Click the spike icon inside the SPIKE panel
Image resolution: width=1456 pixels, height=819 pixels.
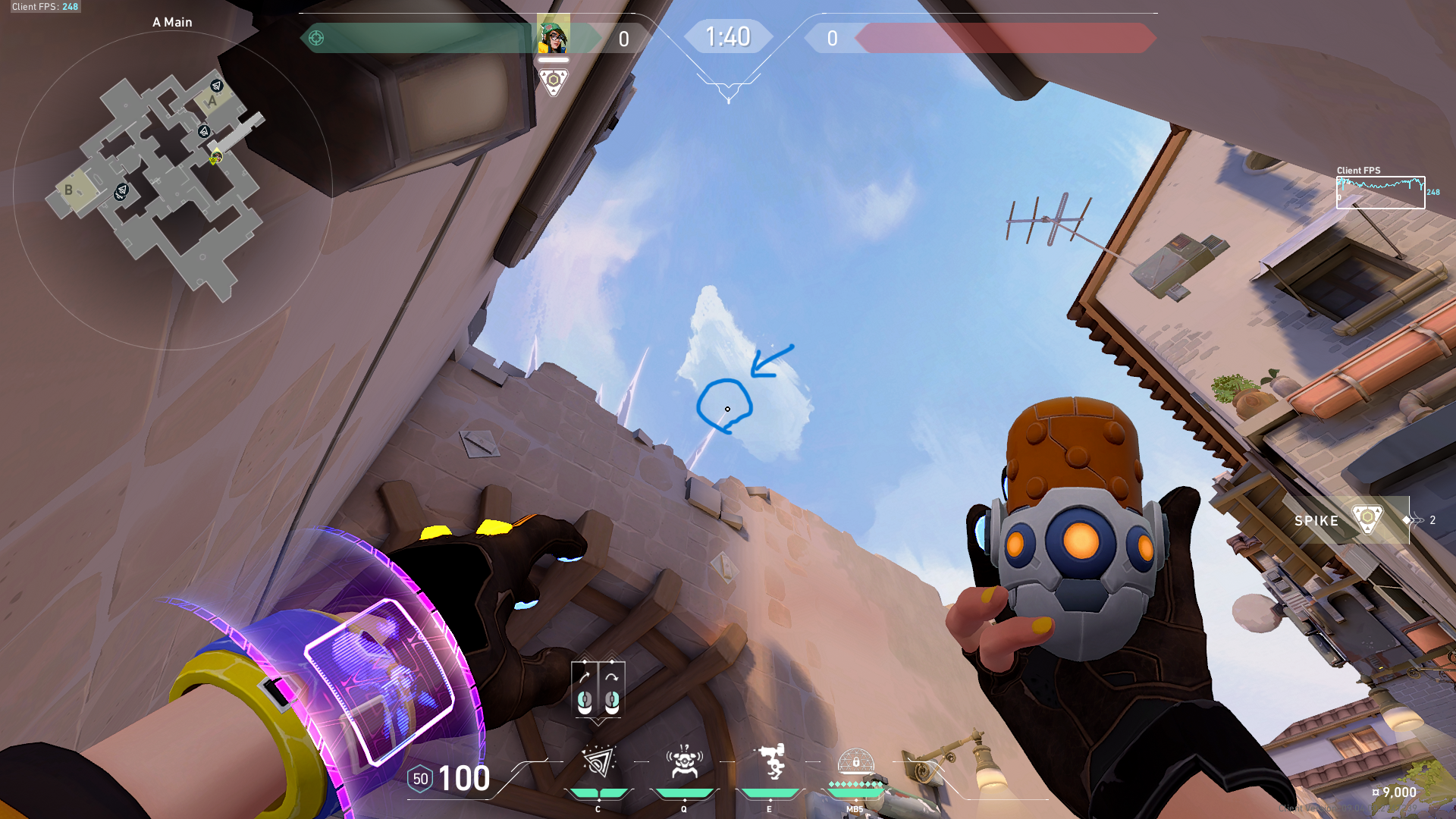(x=1367, y=520)
